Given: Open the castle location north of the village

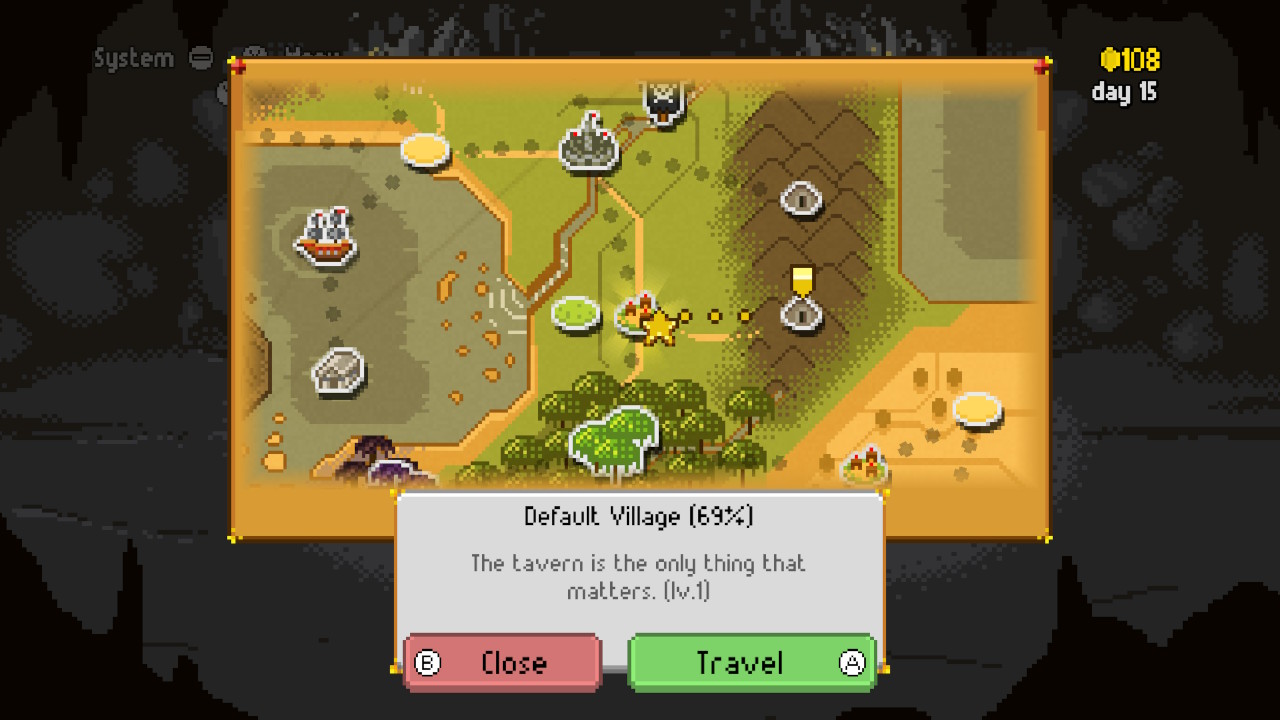Looking at the screenshot, I should tap(588, 148).
